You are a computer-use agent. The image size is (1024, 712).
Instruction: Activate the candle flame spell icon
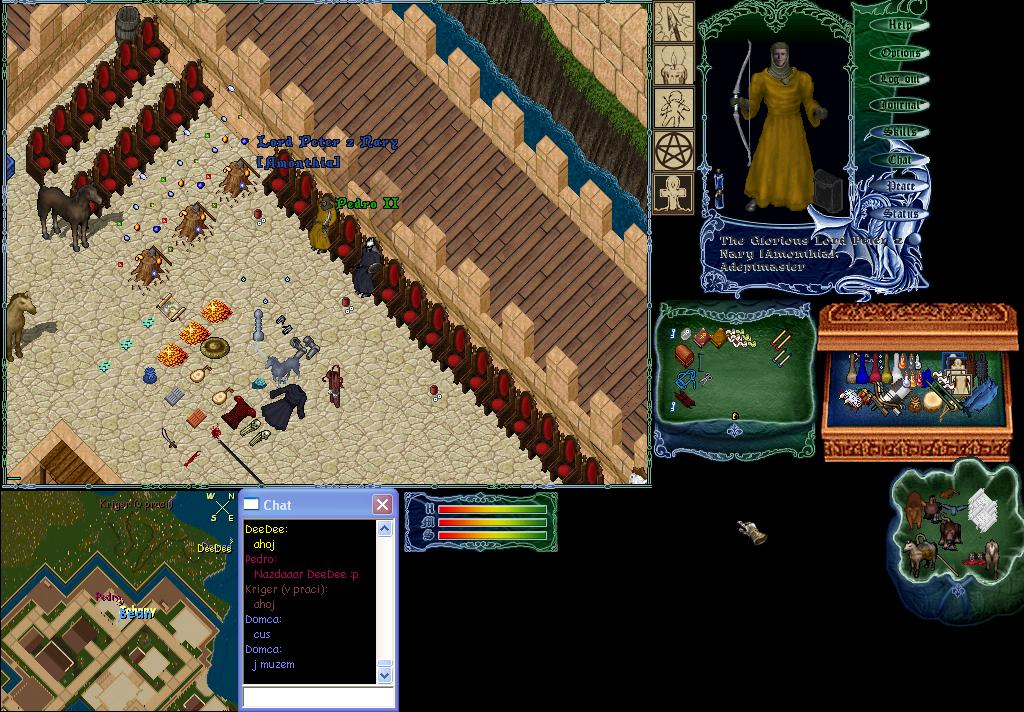(x=674, y=65)
